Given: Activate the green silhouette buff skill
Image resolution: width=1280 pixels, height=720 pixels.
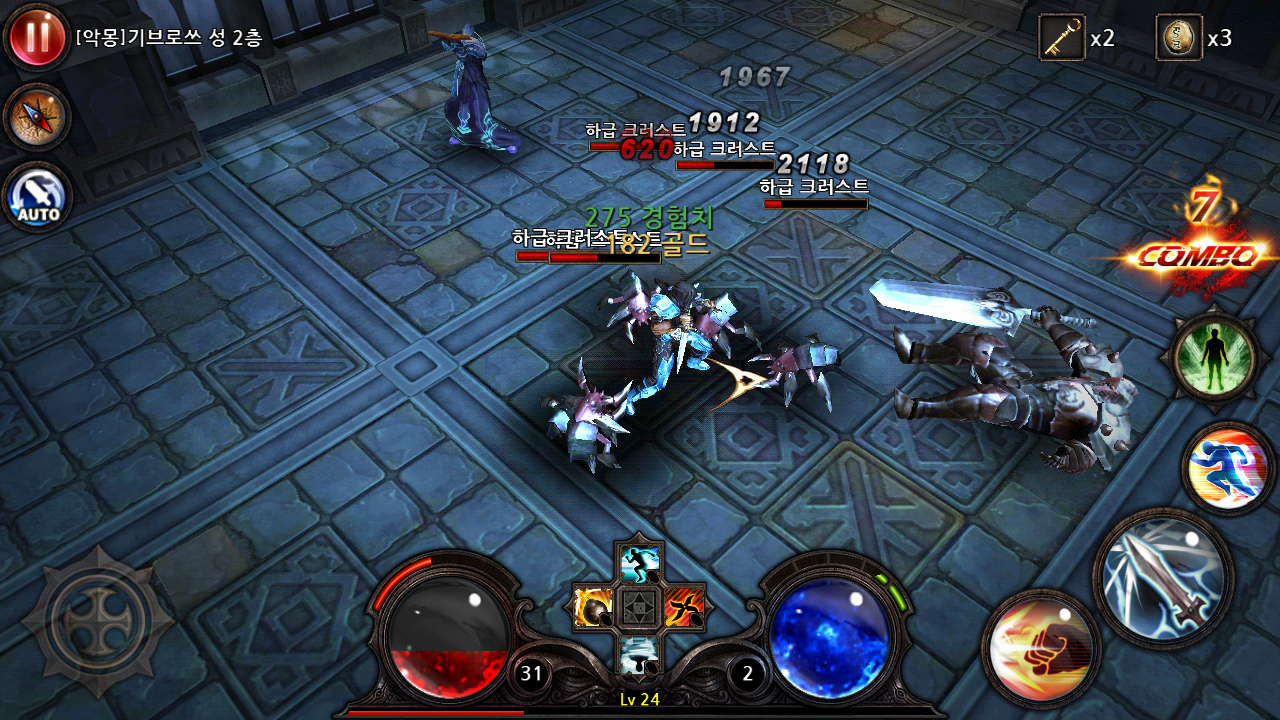Looking at the screenshot, I should [x=1216, y=357].
